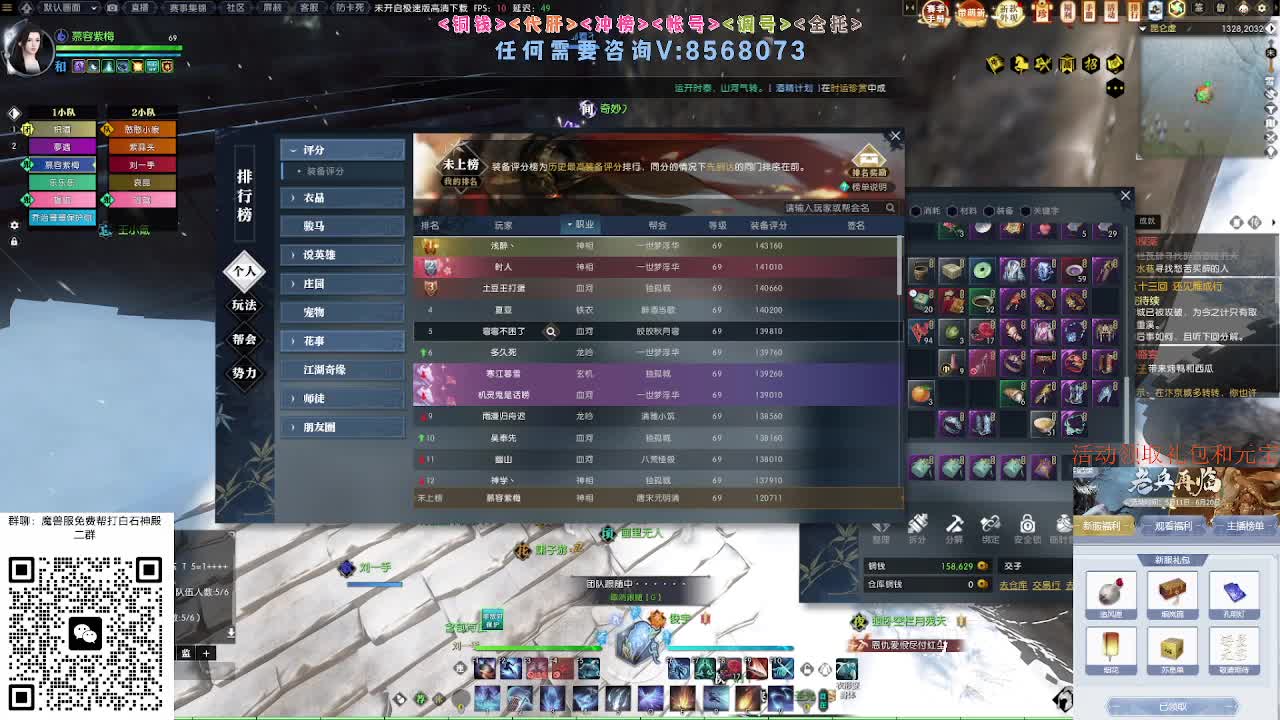This screenshot has width=1280, height=720.
Task: Click the magnifier icon in the leaderboard search box
Action: pyautogui.click(x=890, y=208)
